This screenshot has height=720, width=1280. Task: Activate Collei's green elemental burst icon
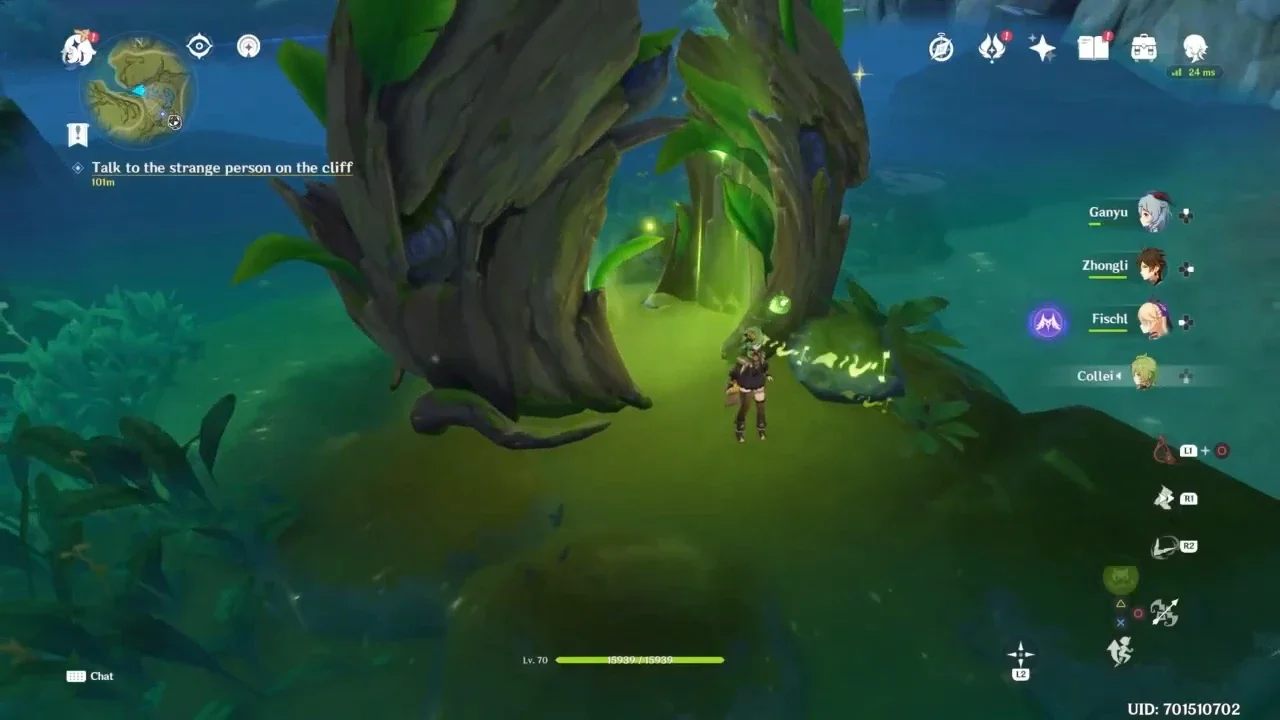coord(1120,578)
